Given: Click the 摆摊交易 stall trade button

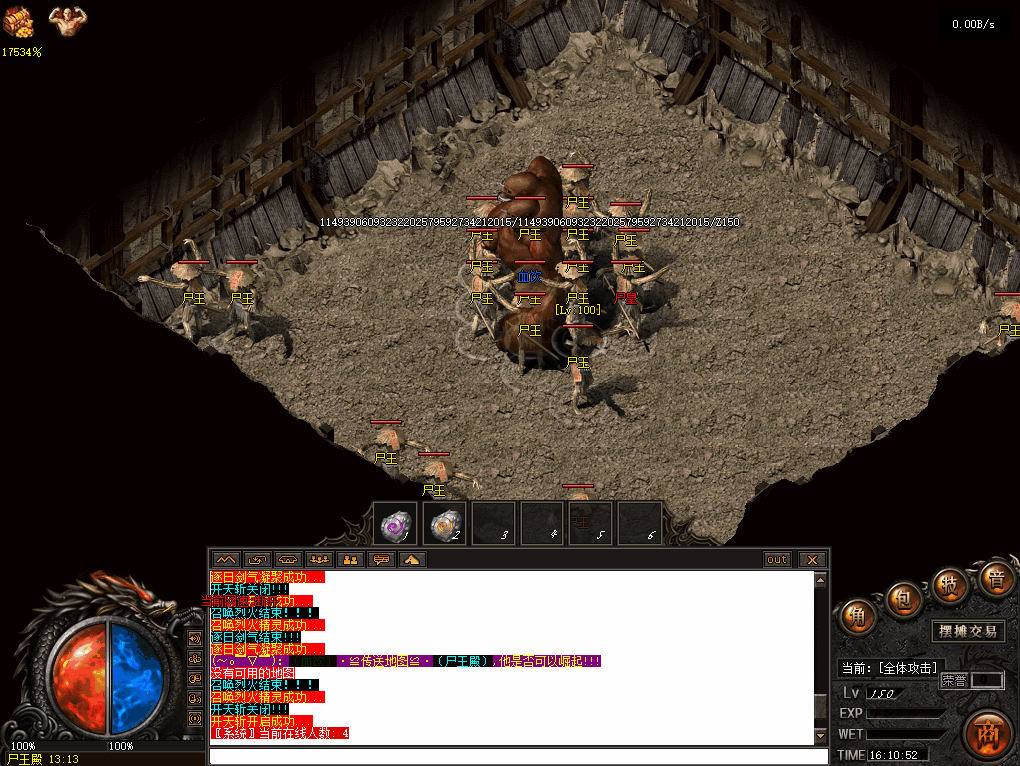Looking at the screenshot, I should coord(968,631).
